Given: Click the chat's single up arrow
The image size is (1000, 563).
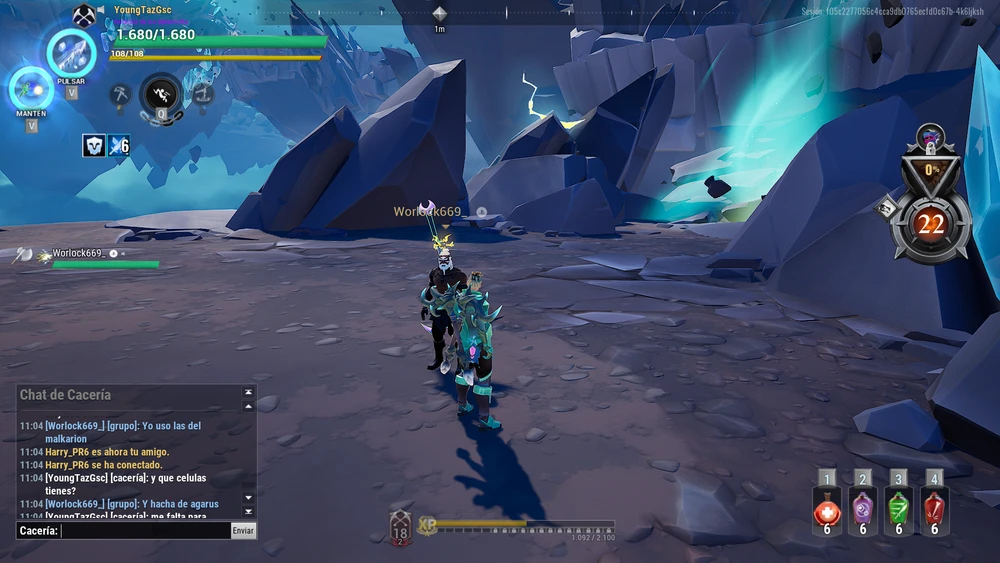Looking at the screenshot, I should tap(249, 405).
